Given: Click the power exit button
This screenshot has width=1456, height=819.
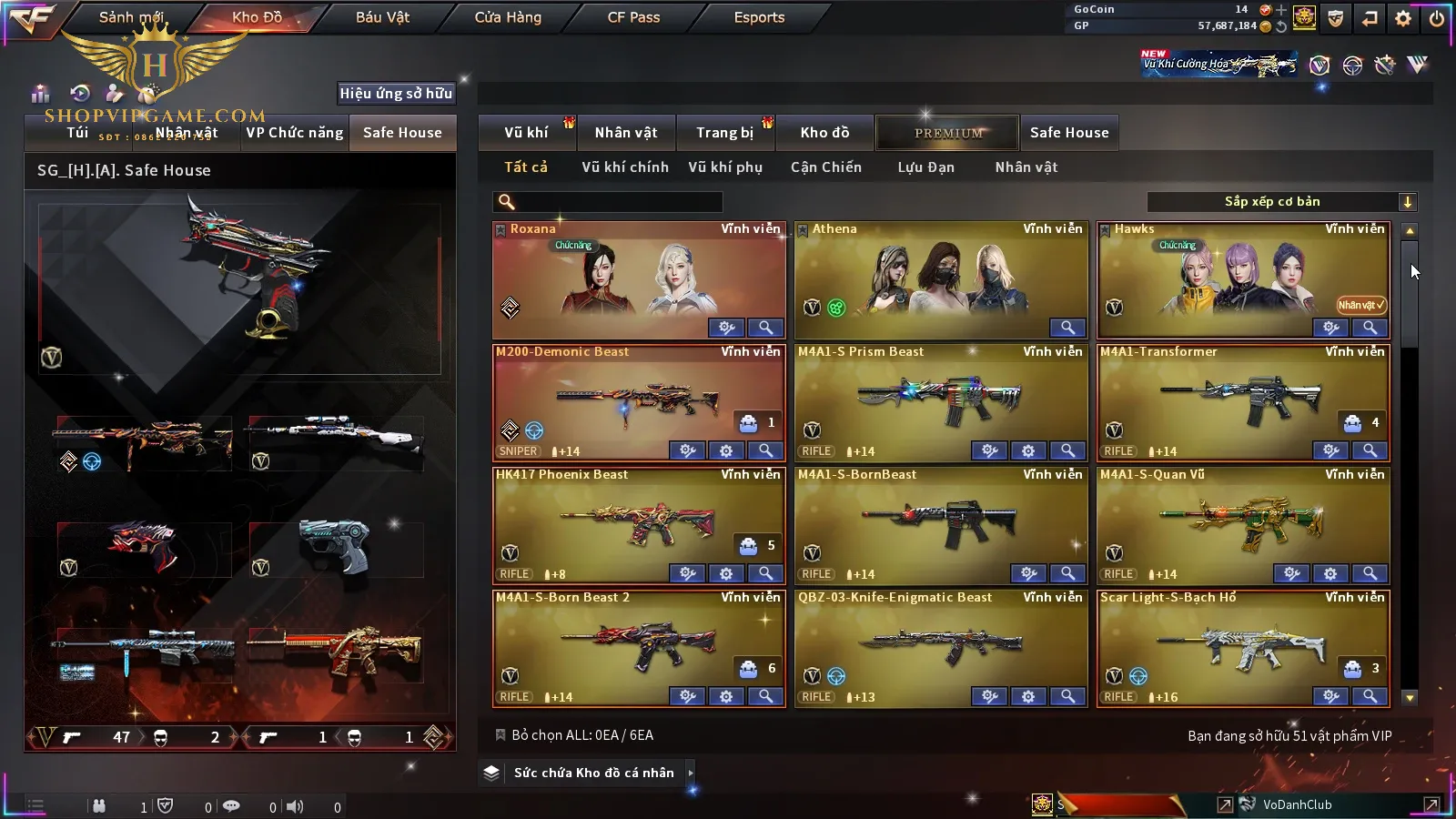Looking at the screenshot, I should [1437, 18].
